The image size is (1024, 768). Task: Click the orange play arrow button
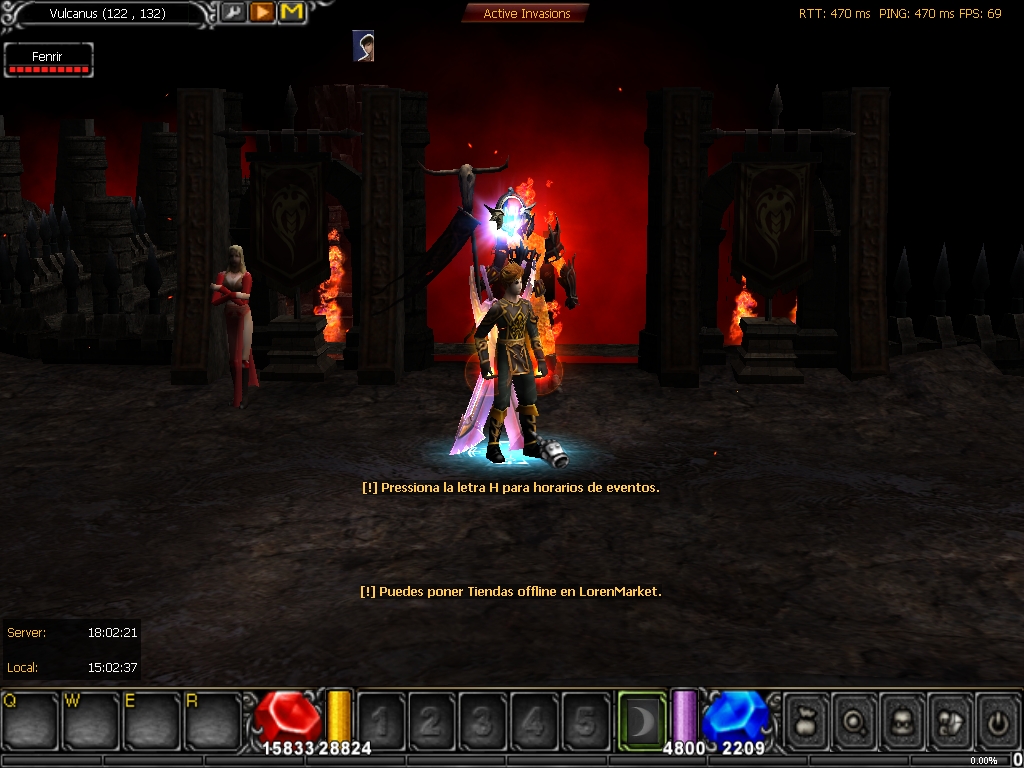(262, 13)
